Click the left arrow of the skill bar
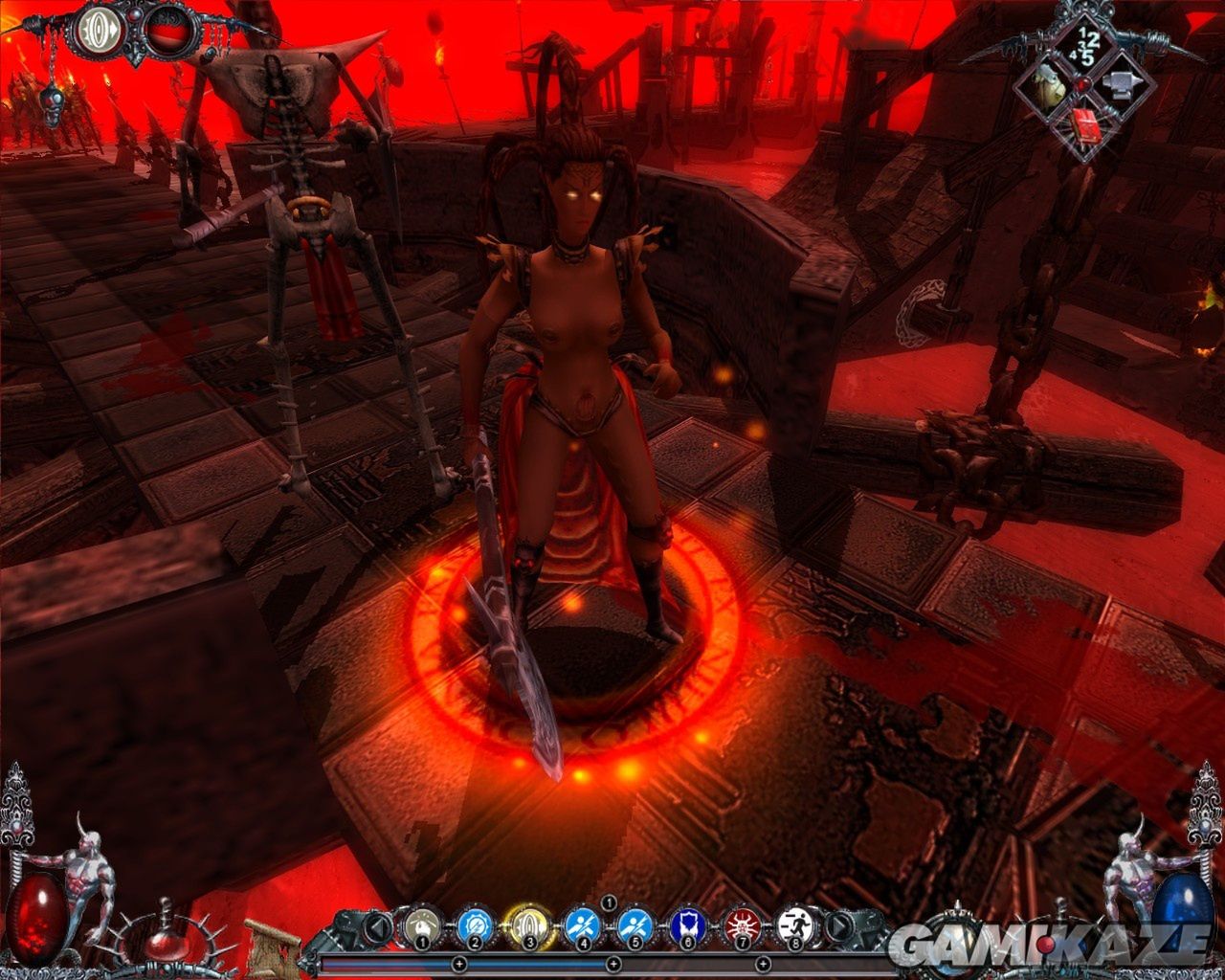Screen dimensions: 1225x980 [x=380, y=926]
